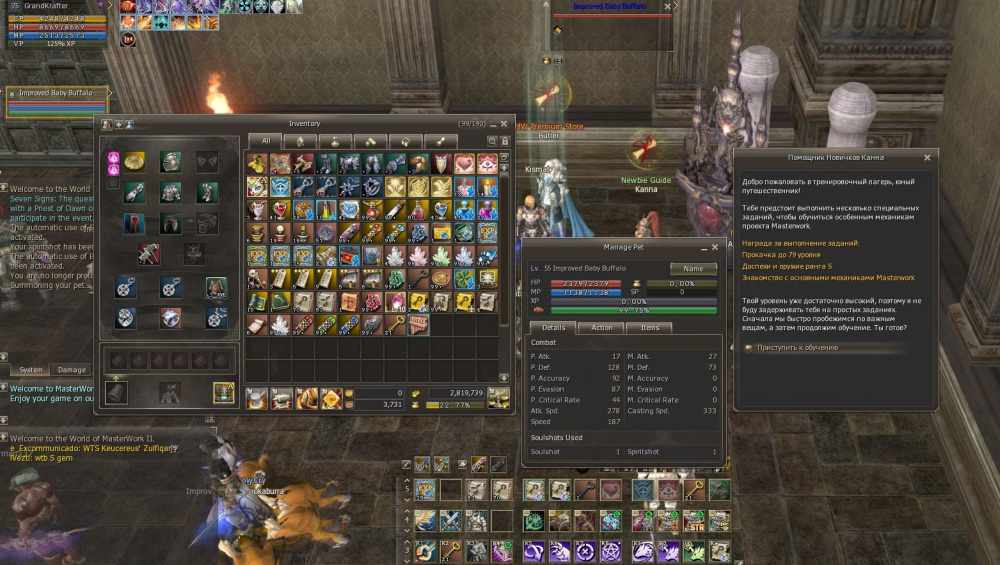Toggle the inventory lock icon

coord(505,141)
